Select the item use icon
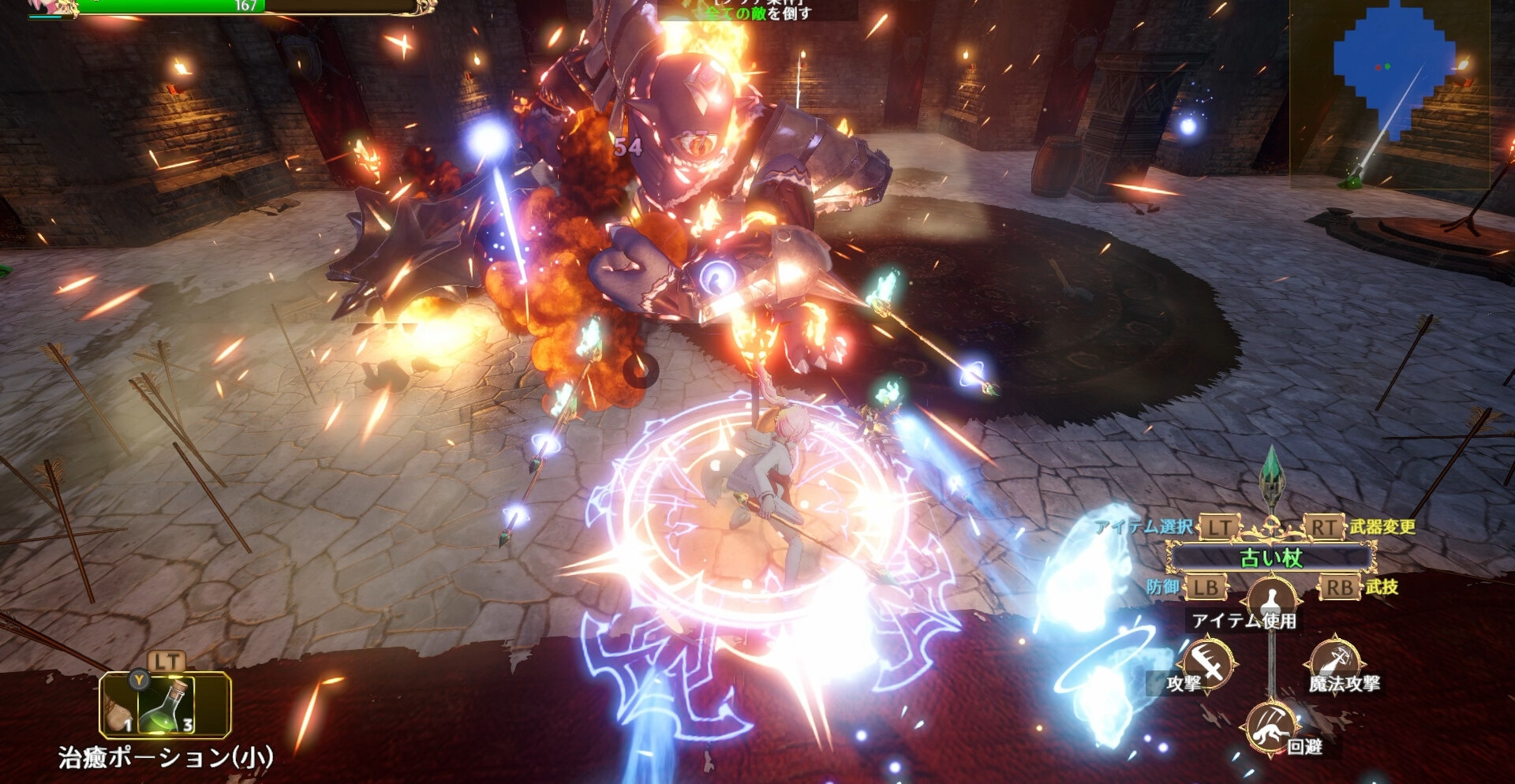Screen dimensions: 1515x784 coord(1270,598)
